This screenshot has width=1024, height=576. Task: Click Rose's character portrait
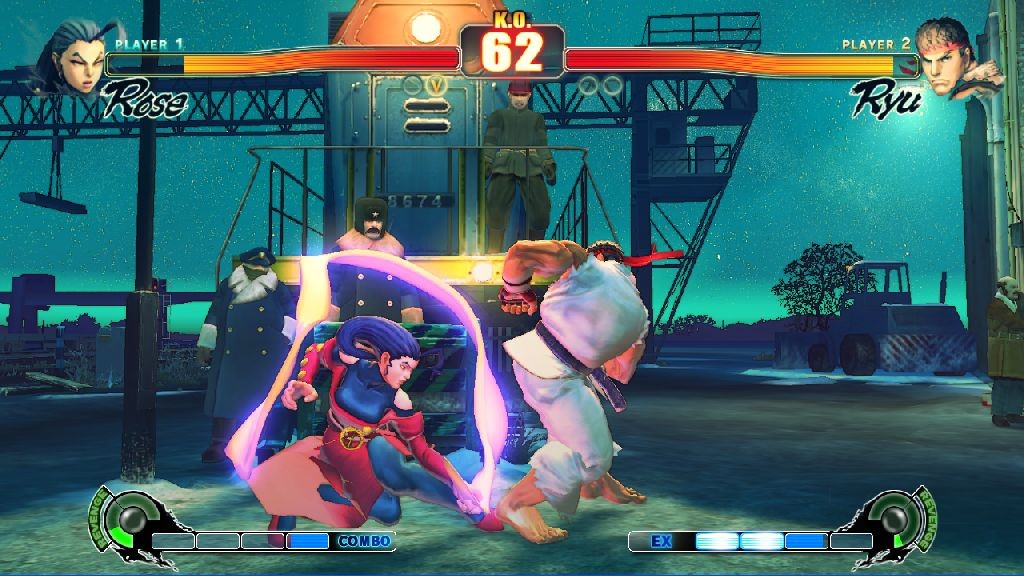[x=70, y=55]
